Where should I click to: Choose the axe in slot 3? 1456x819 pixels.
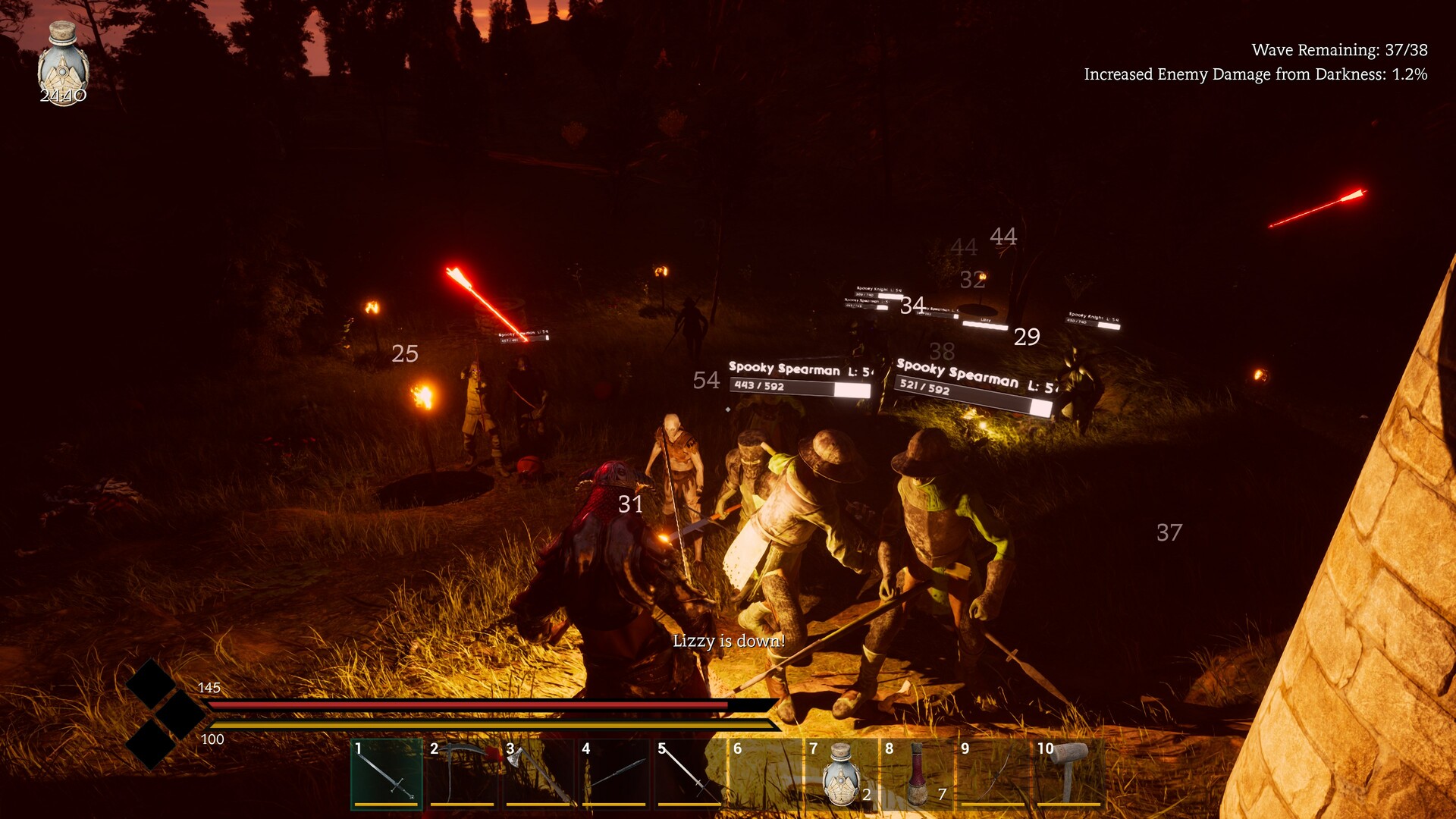[x=538, y=773]
